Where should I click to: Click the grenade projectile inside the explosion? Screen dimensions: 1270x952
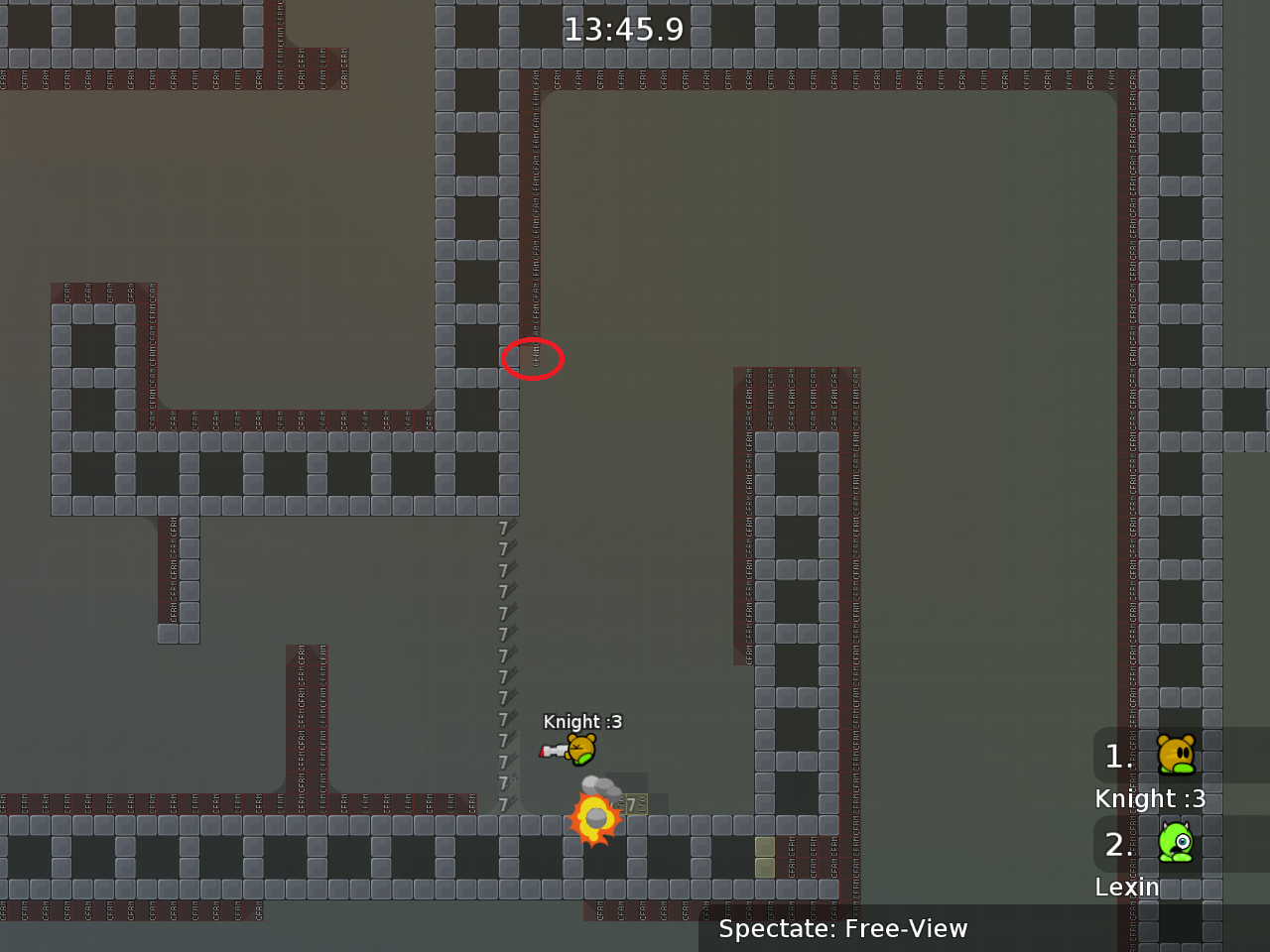[x=595, y=818]
